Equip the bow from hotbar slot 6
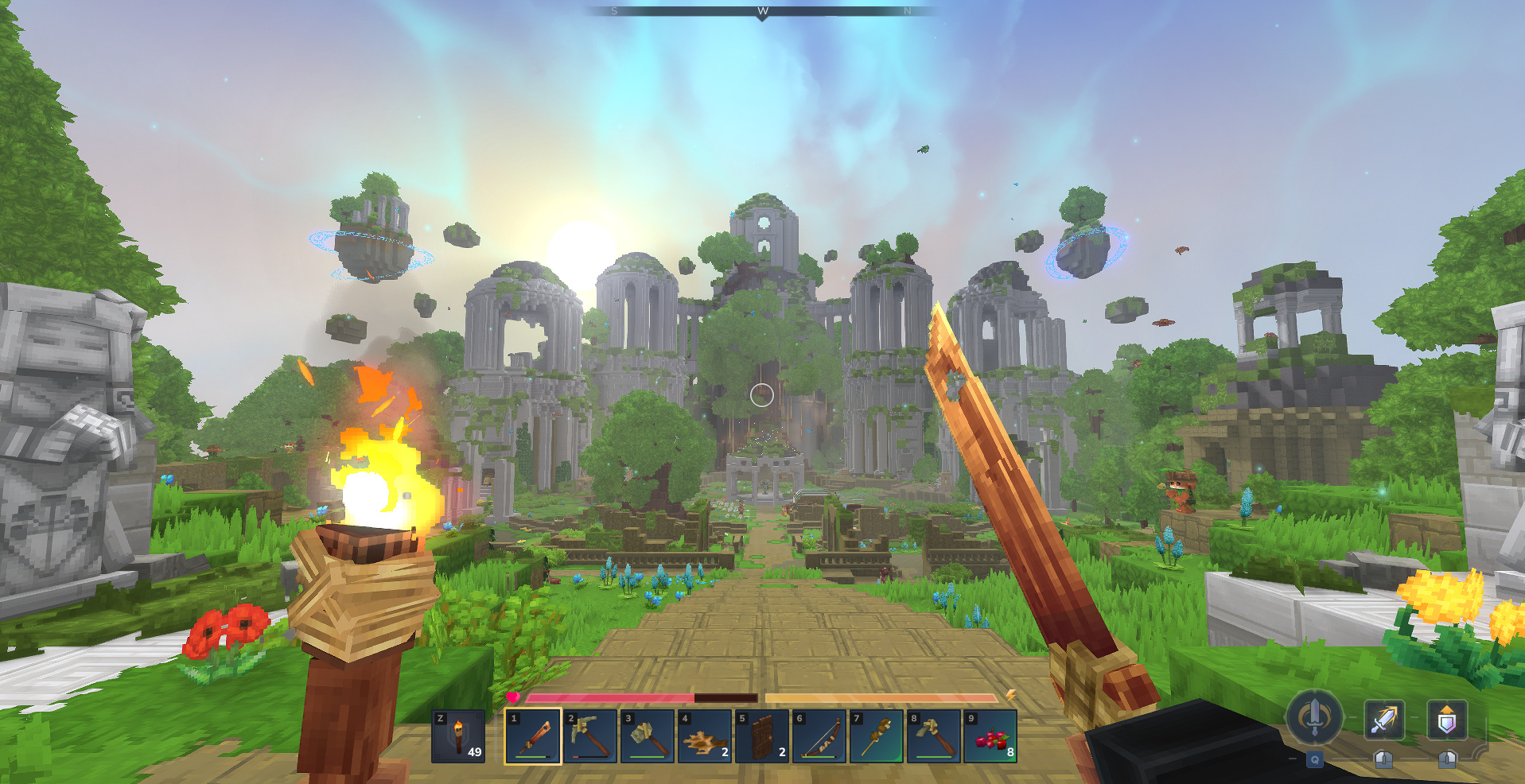 pyautogui.click(x=819, y=736)
